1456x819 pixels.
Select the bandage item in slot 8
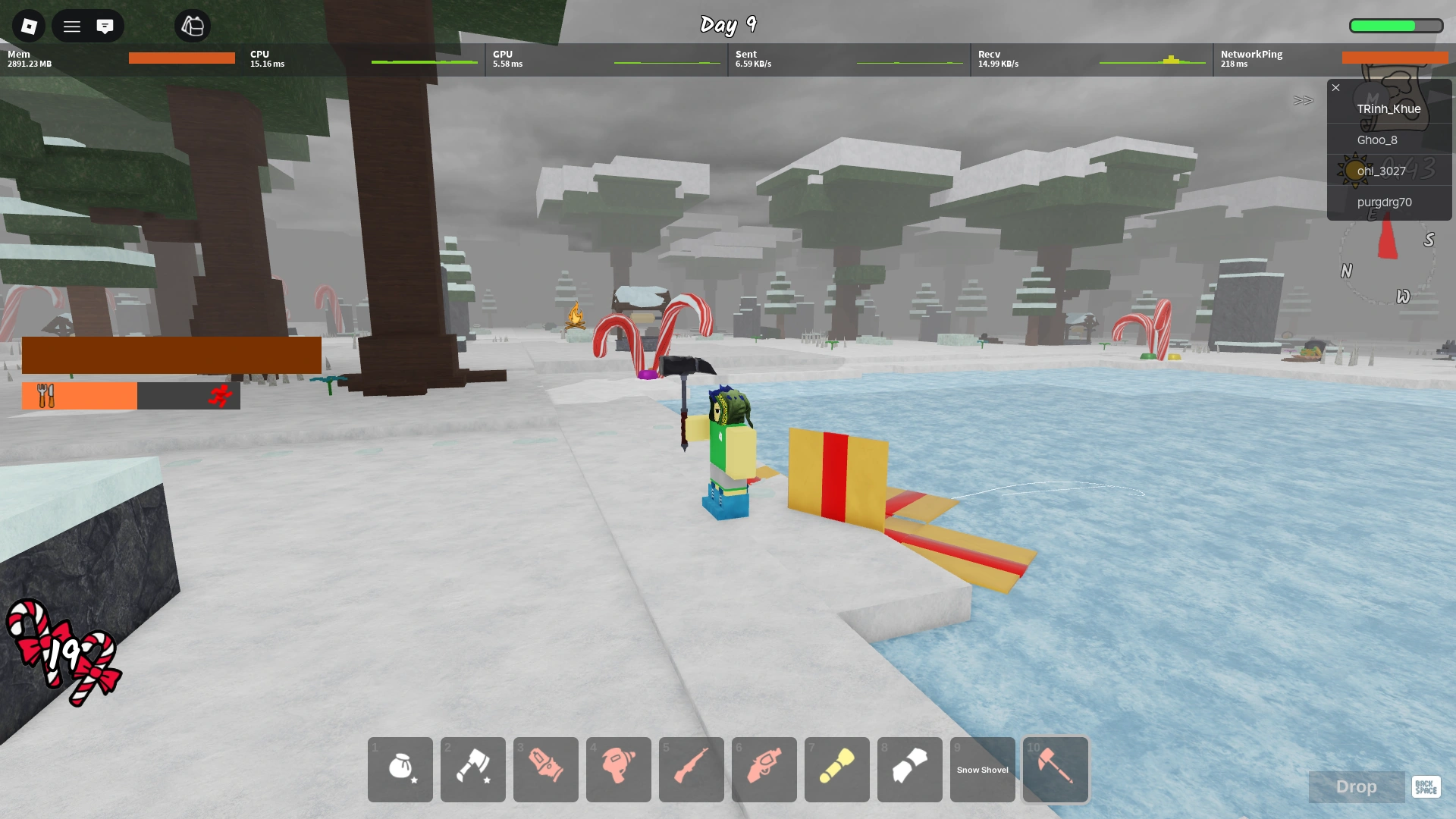(x=909, y=770)
